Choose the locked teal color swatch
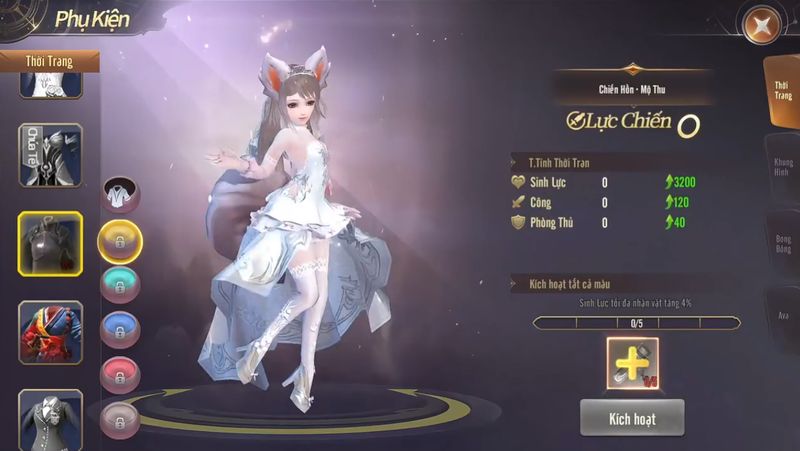Viewport: 800px width, 451px height. point(121,284)
